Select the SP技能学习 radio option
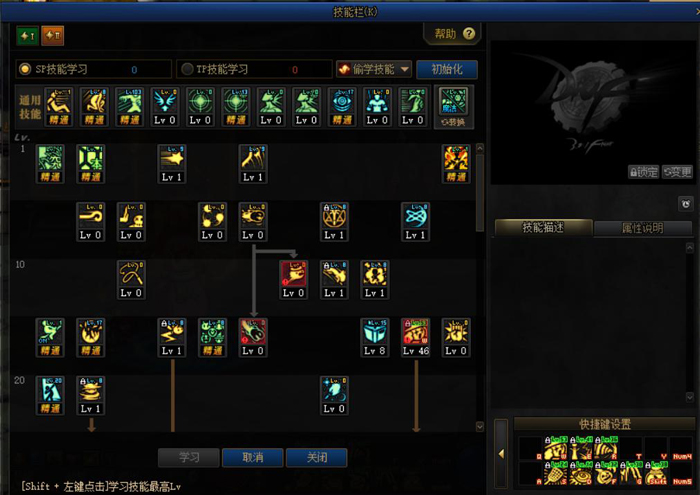The image size is (700, 495). pos(26,69)
